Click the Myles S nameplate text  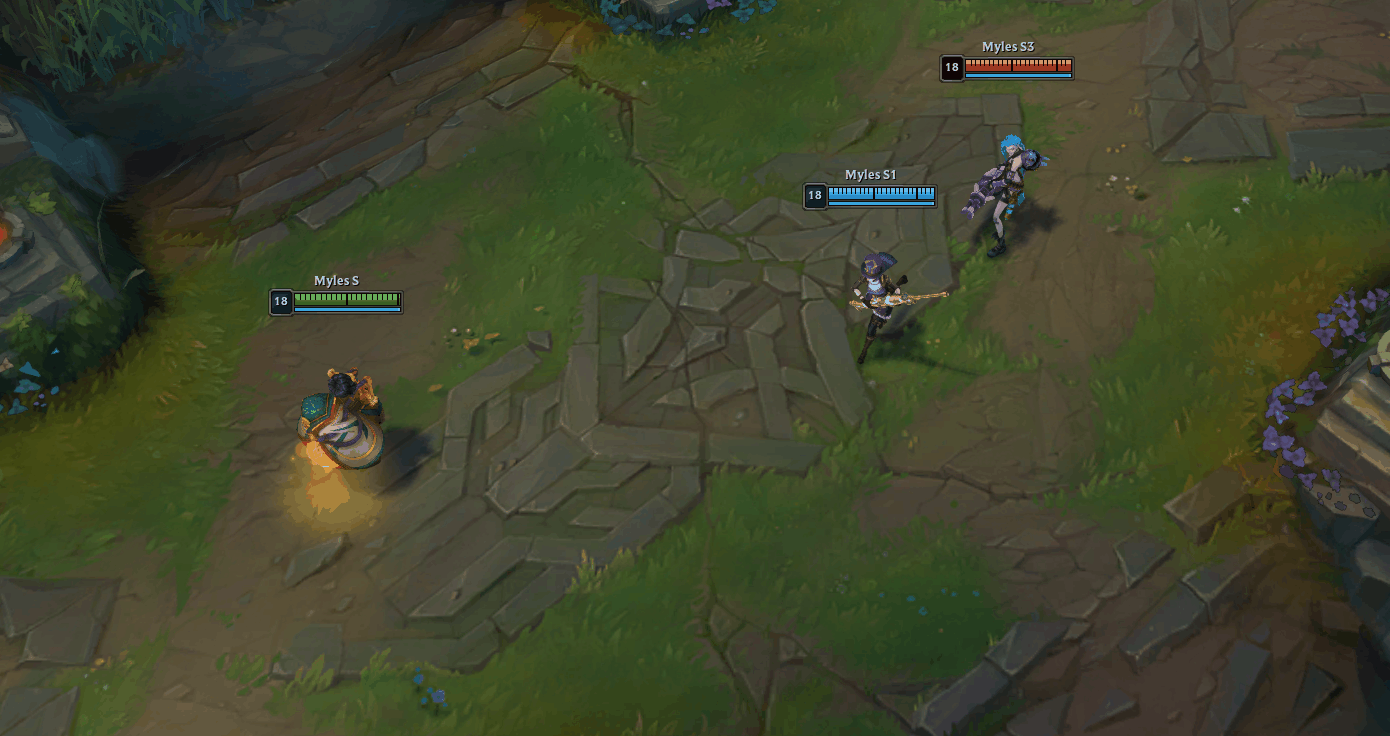coord(335,280)
